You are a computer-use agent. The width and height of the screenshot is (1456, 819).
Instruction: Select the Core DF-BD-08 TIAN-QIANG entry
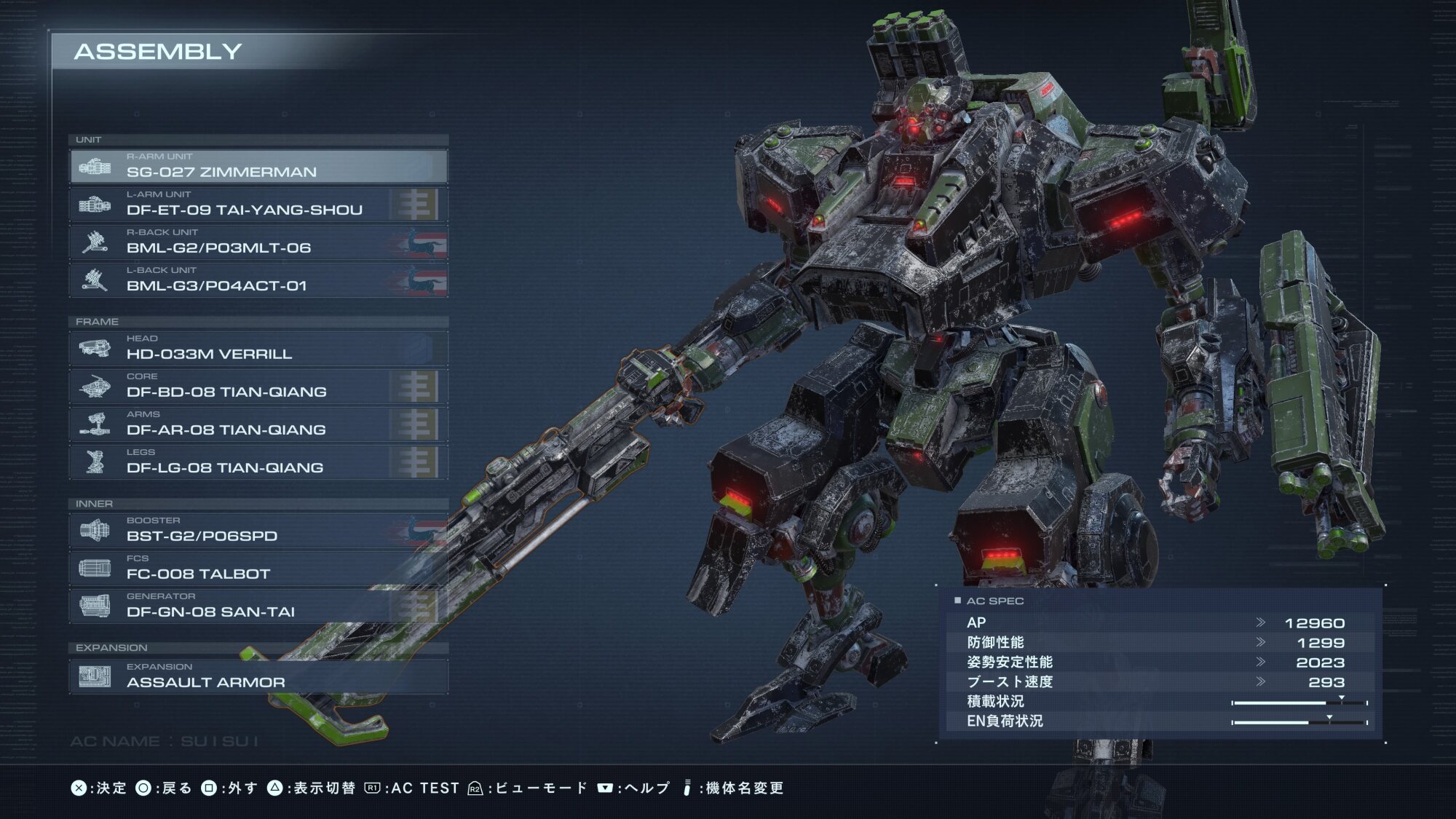258,387
